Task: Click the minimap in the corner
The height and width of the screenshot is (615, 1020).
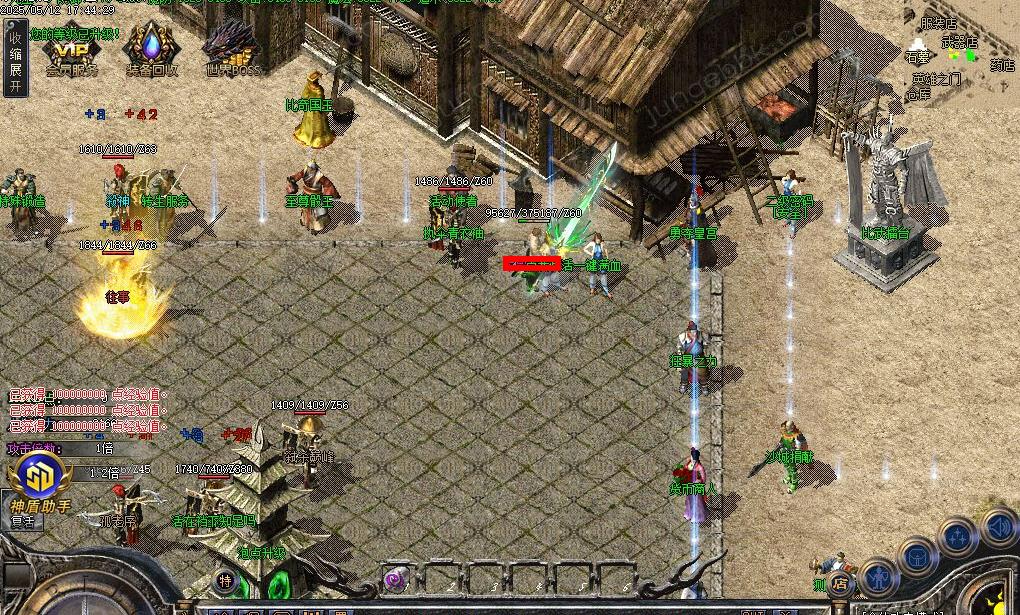Action: coord(962,50)
